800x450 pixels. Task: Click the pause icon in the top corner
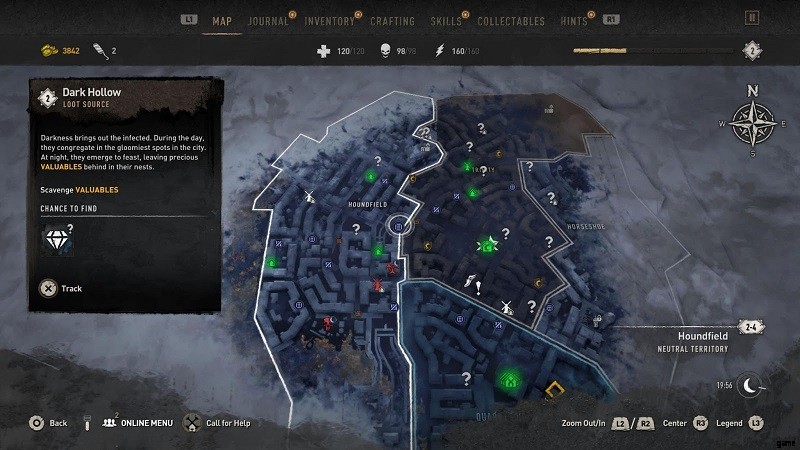752,17
